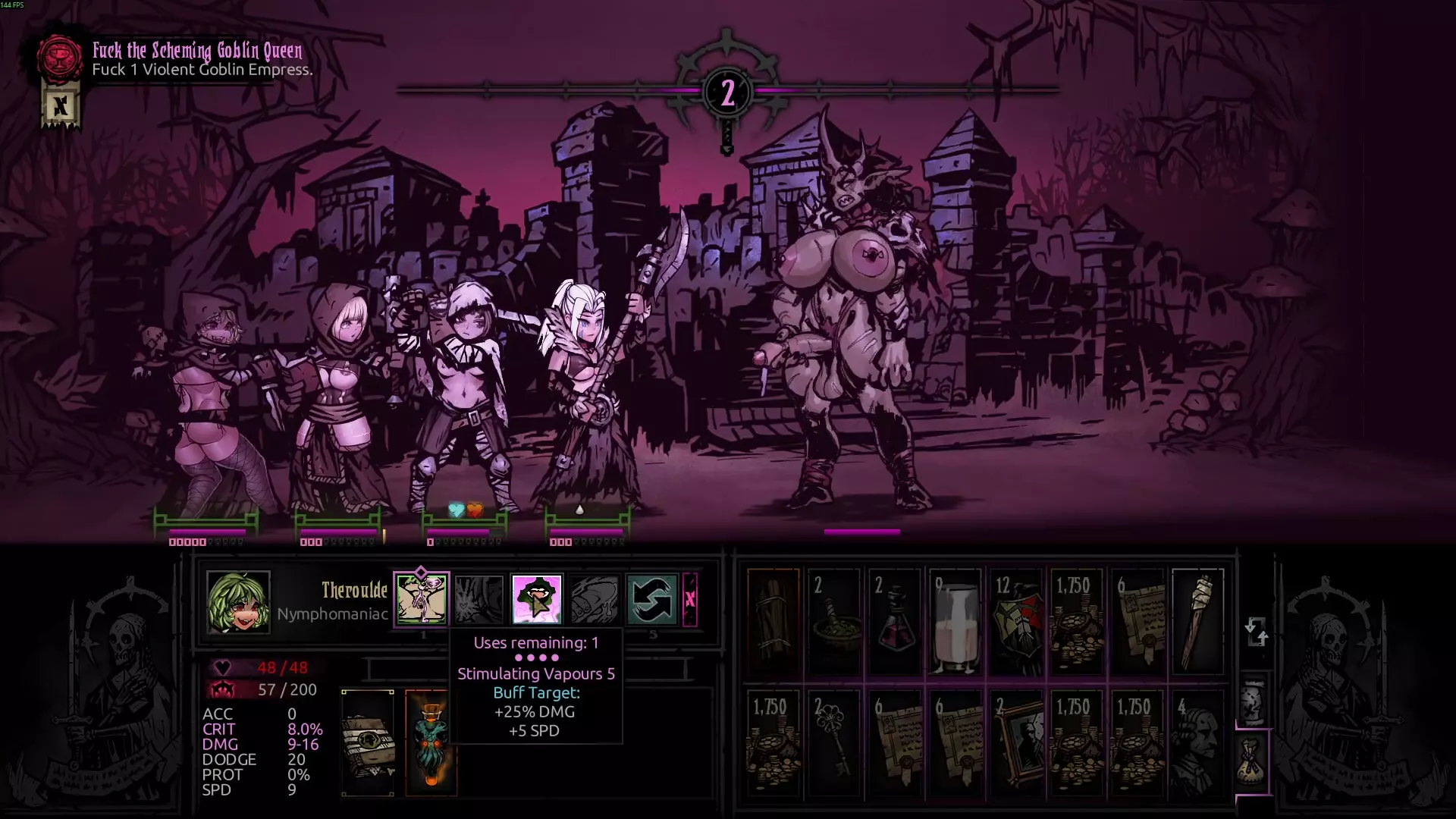Viewport: 1456px width, 819px height.
Task: Click the inventory sort arrows button
Action: coord(1256,631)
